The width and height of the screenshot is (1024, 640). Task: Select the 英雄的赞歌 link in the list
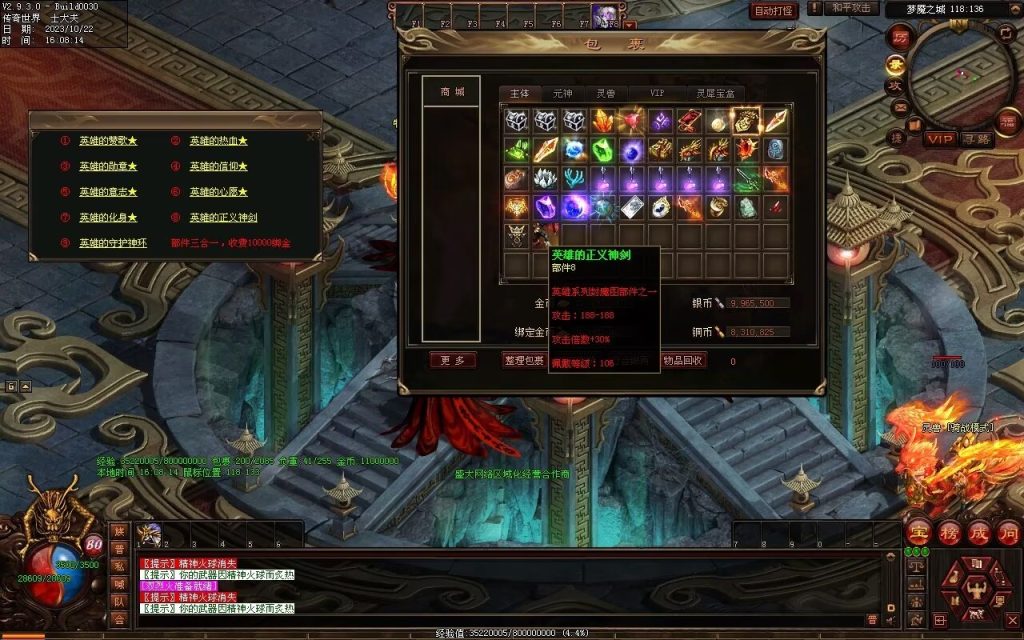(108, 141)
